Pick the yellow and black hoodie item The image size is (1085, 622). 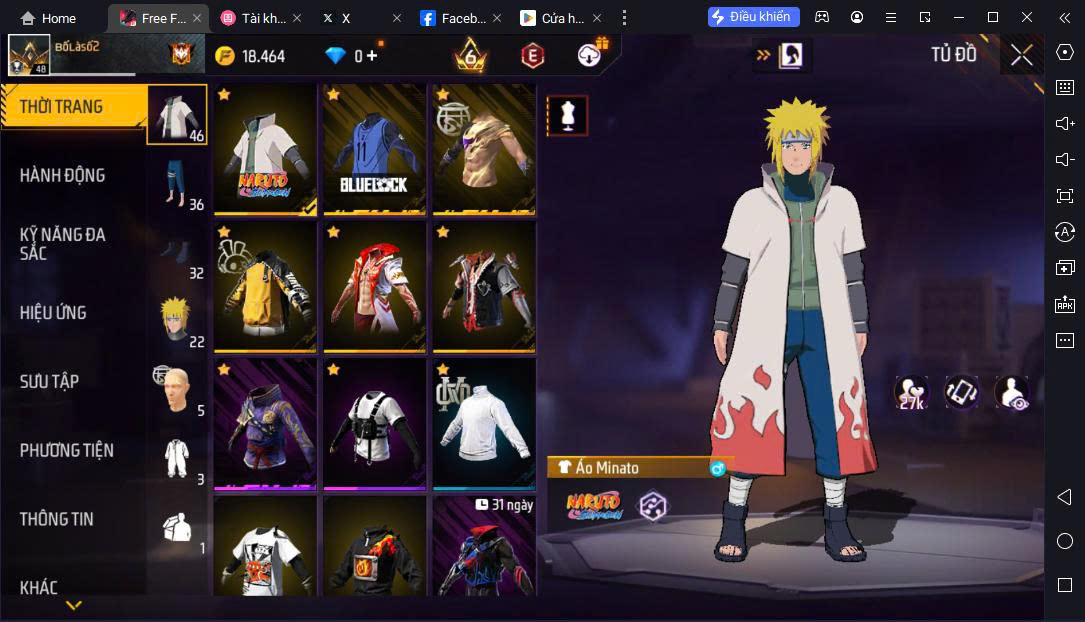(265, 286)
